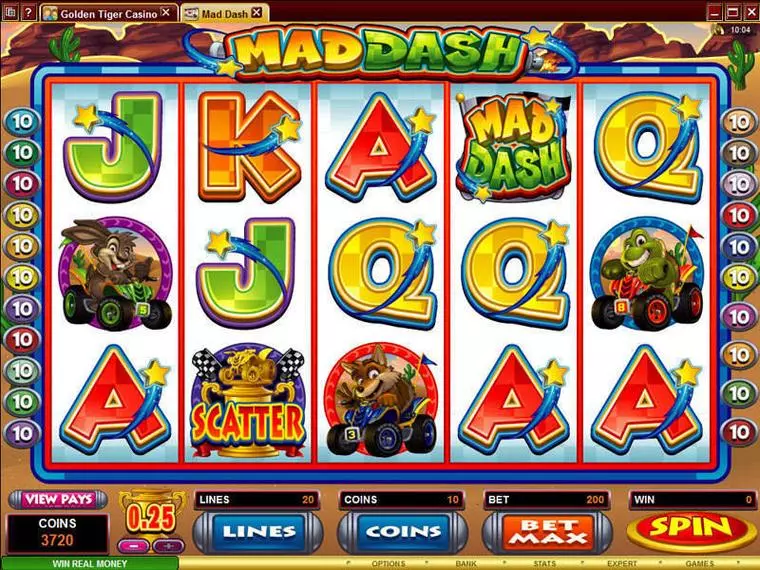Screen dimensions: 760x570
Task: Minimize the casino window
Action: click(x=715, y=11)
